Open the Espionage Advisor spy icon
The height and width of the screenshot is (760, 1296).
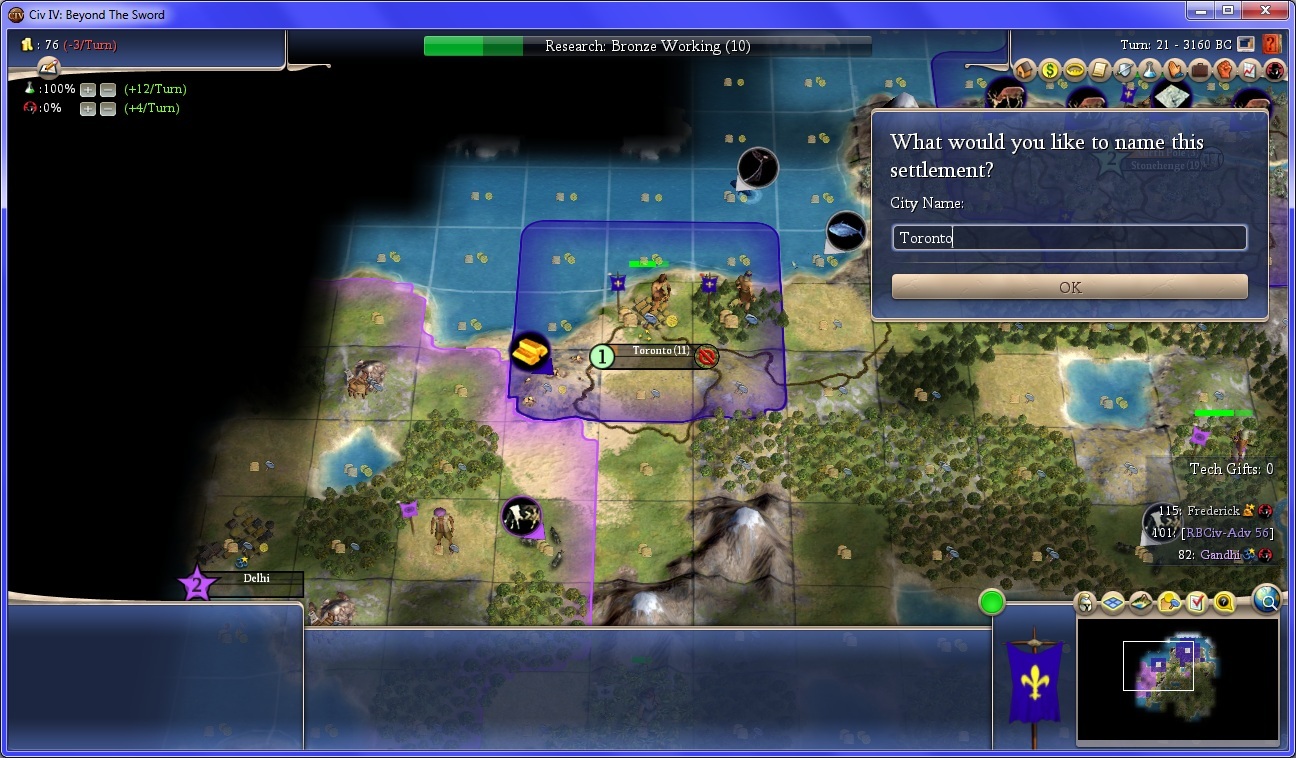tap(1274, 71)
